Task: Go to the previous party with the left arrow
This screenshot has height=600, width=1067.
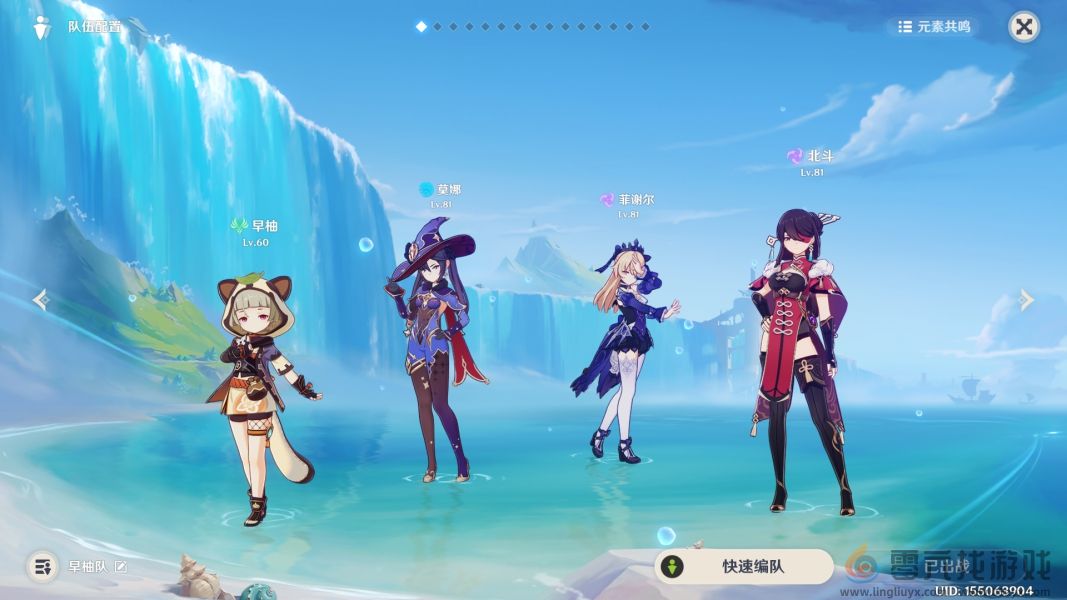Action: point(40,299)
